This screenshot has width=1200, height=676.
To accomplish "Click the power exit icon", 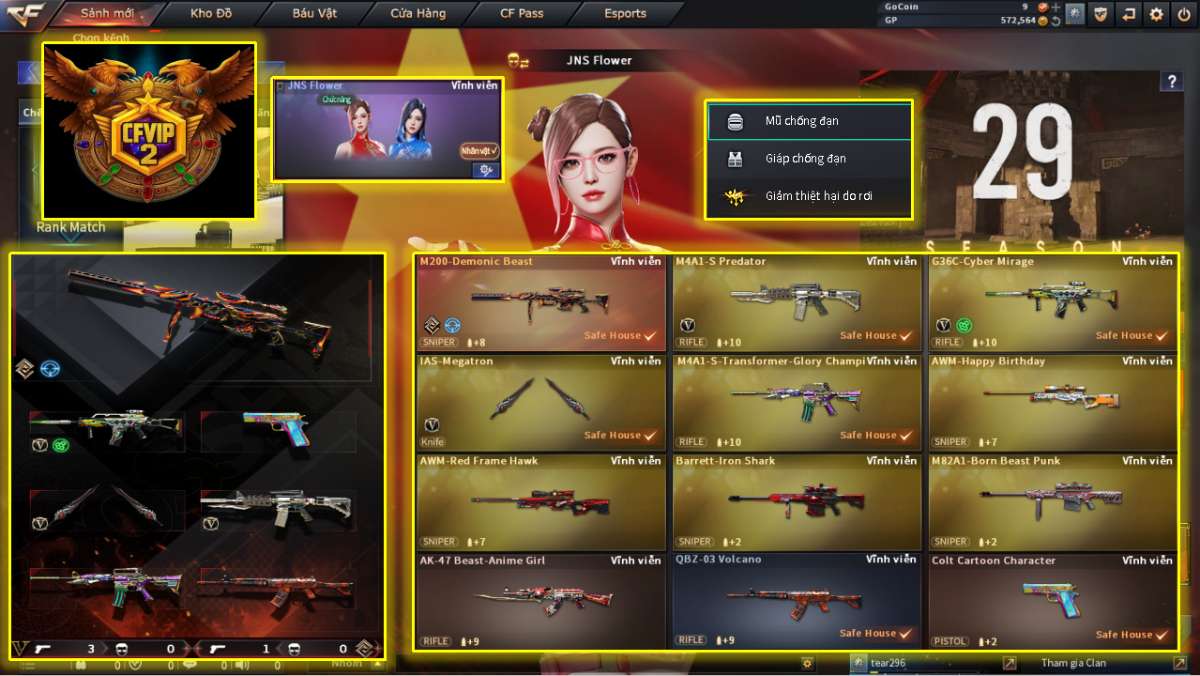I will click(1185, 14).
